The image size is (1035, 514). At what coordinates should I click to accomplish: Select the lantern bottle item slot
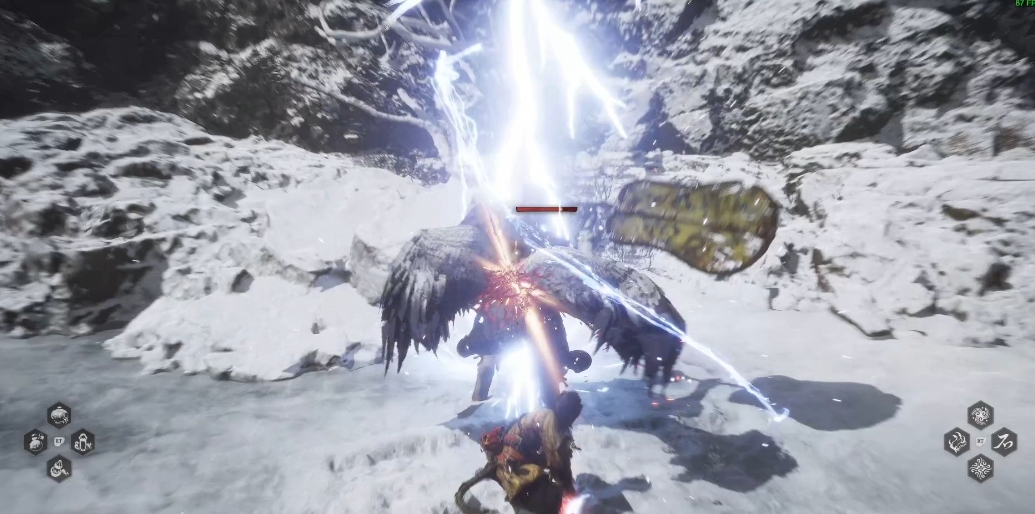pos(83,441)
